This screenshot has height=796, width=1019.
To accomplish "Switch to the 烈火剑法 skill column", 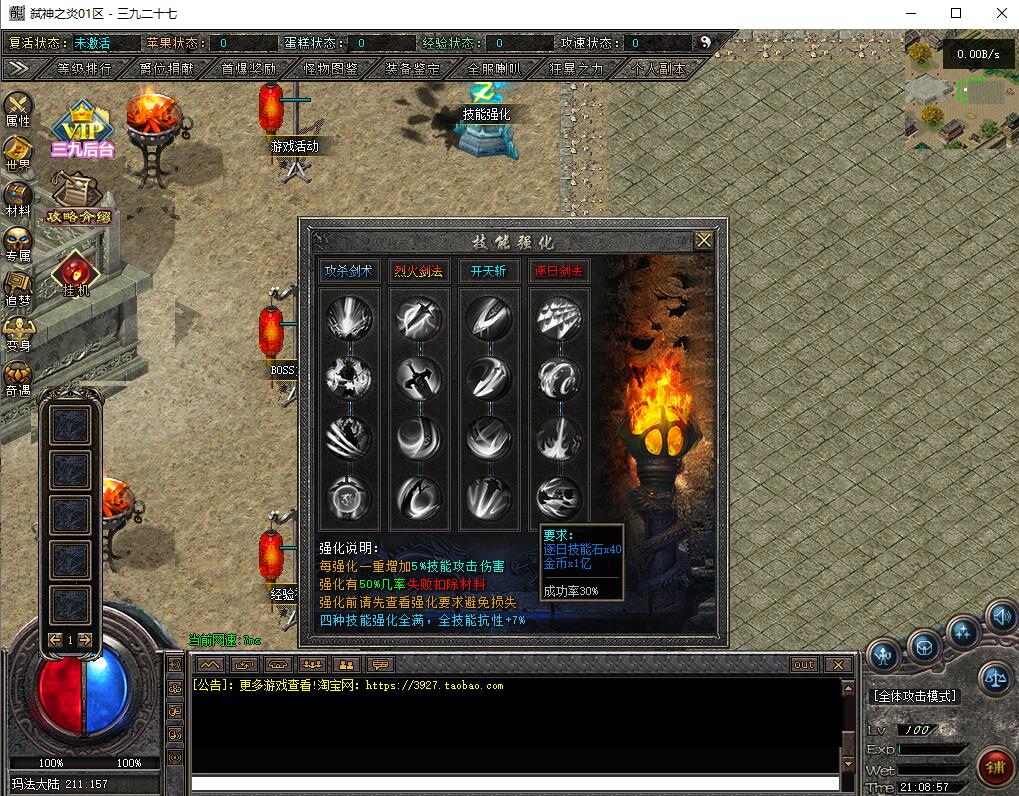I will click(x=418, y=271).
